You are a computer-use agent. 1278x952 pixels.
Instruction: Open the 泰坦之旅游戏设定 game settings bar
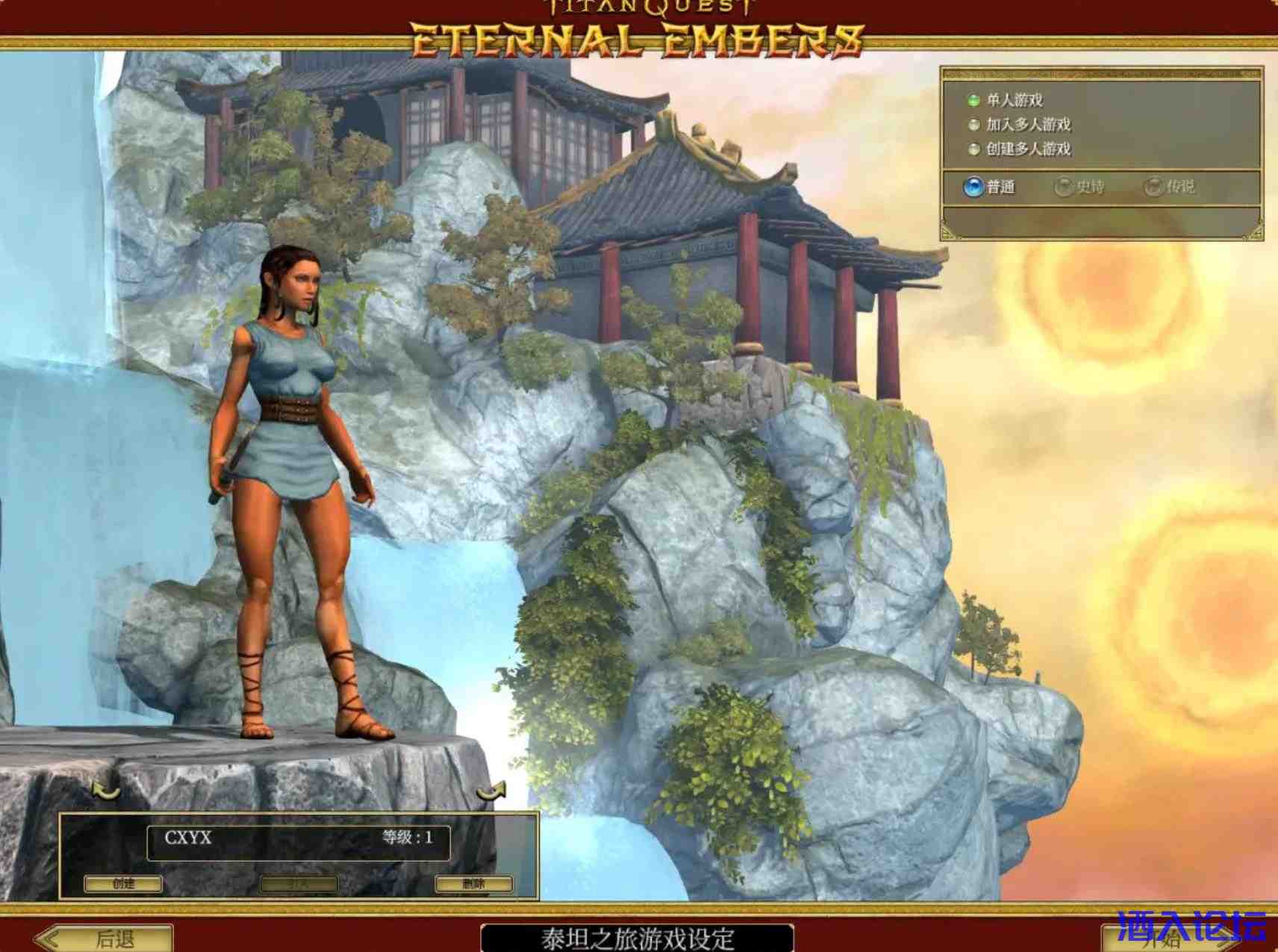(x=637, y=939)
